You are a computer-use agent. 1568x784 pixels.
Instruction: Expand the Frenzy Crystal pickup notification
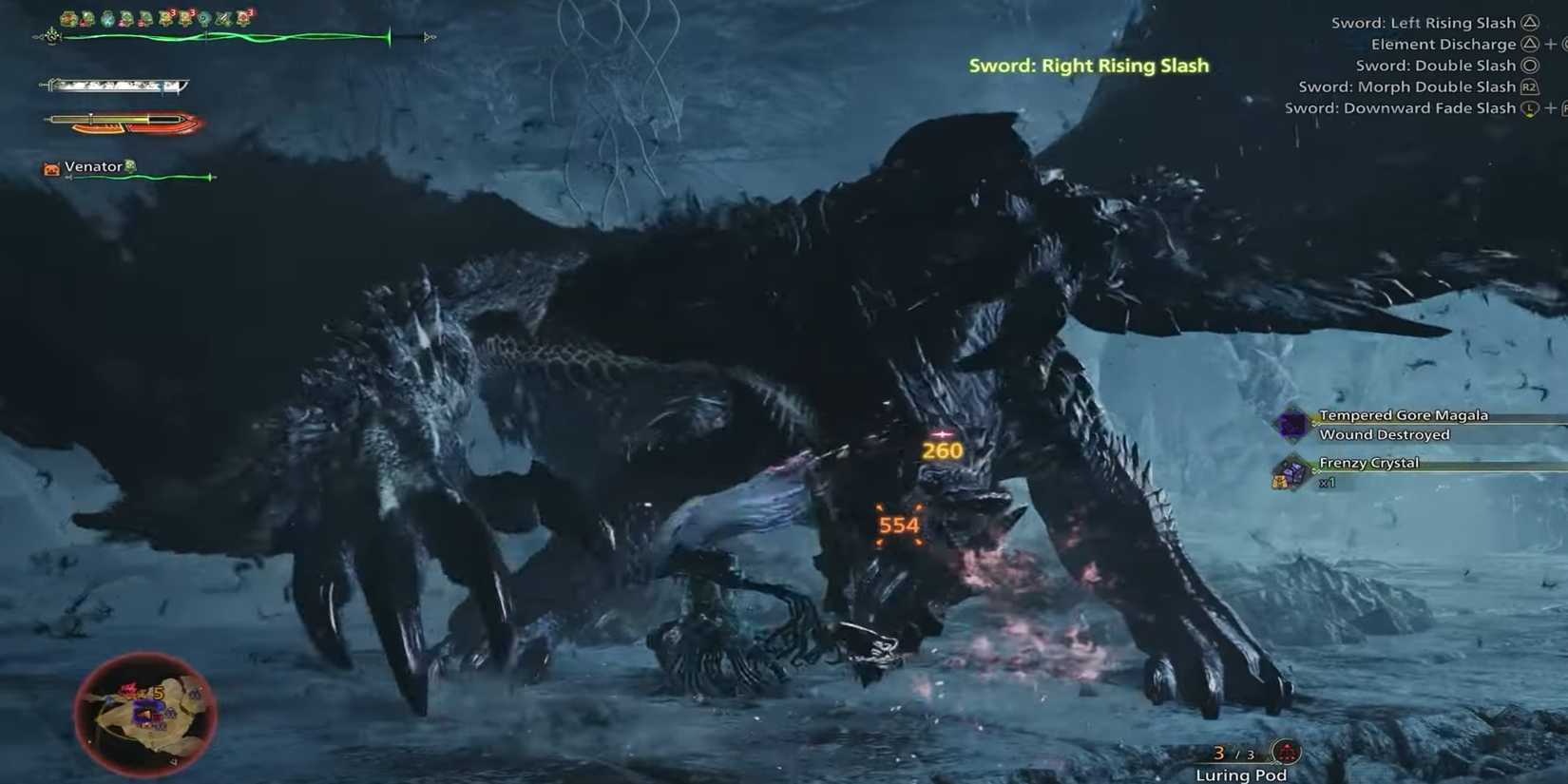pos(1368,463)
